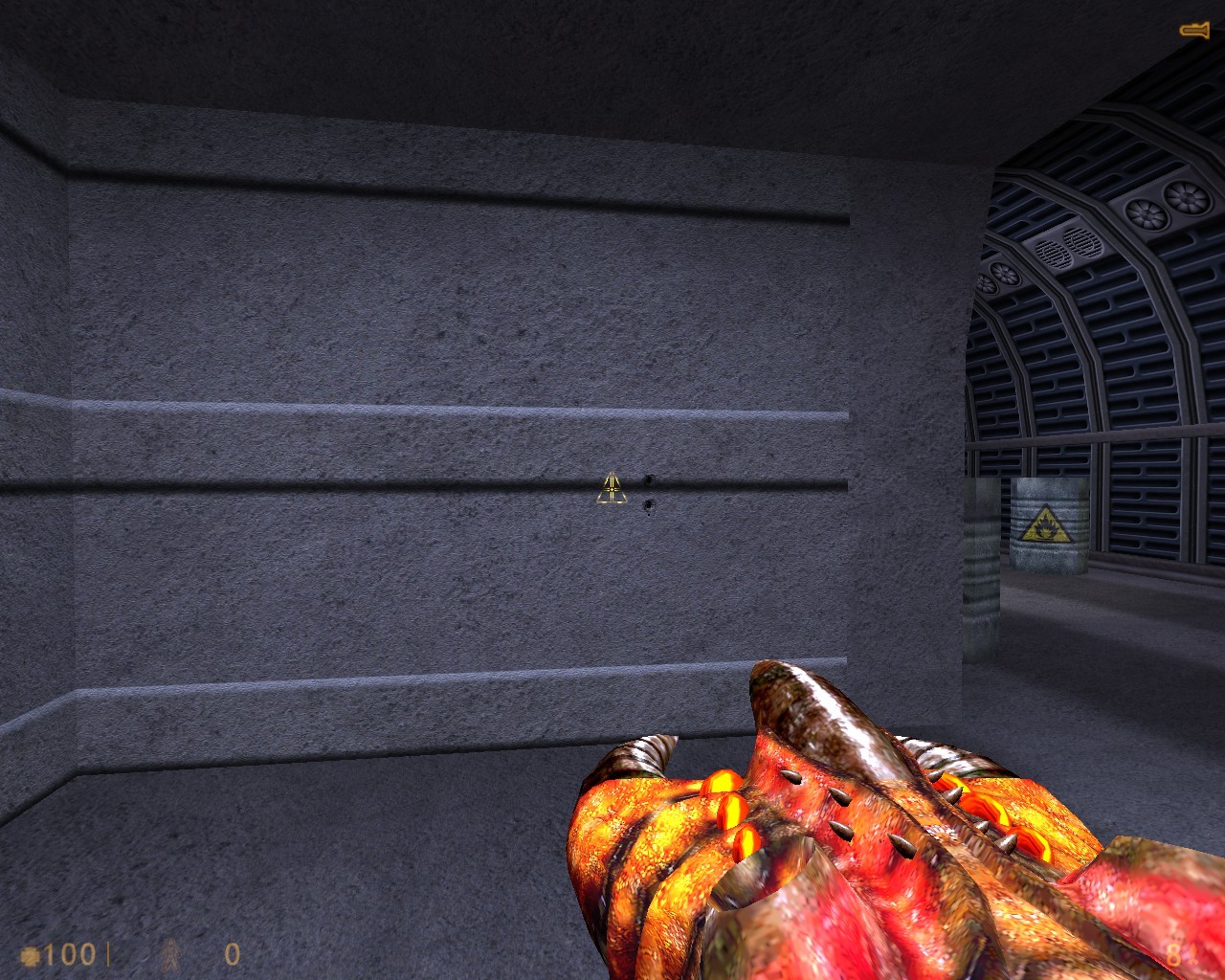The height and width of the screenshot is (980, 1225).
Task: Click the armor value reading 0
Action: coord(231,953)
